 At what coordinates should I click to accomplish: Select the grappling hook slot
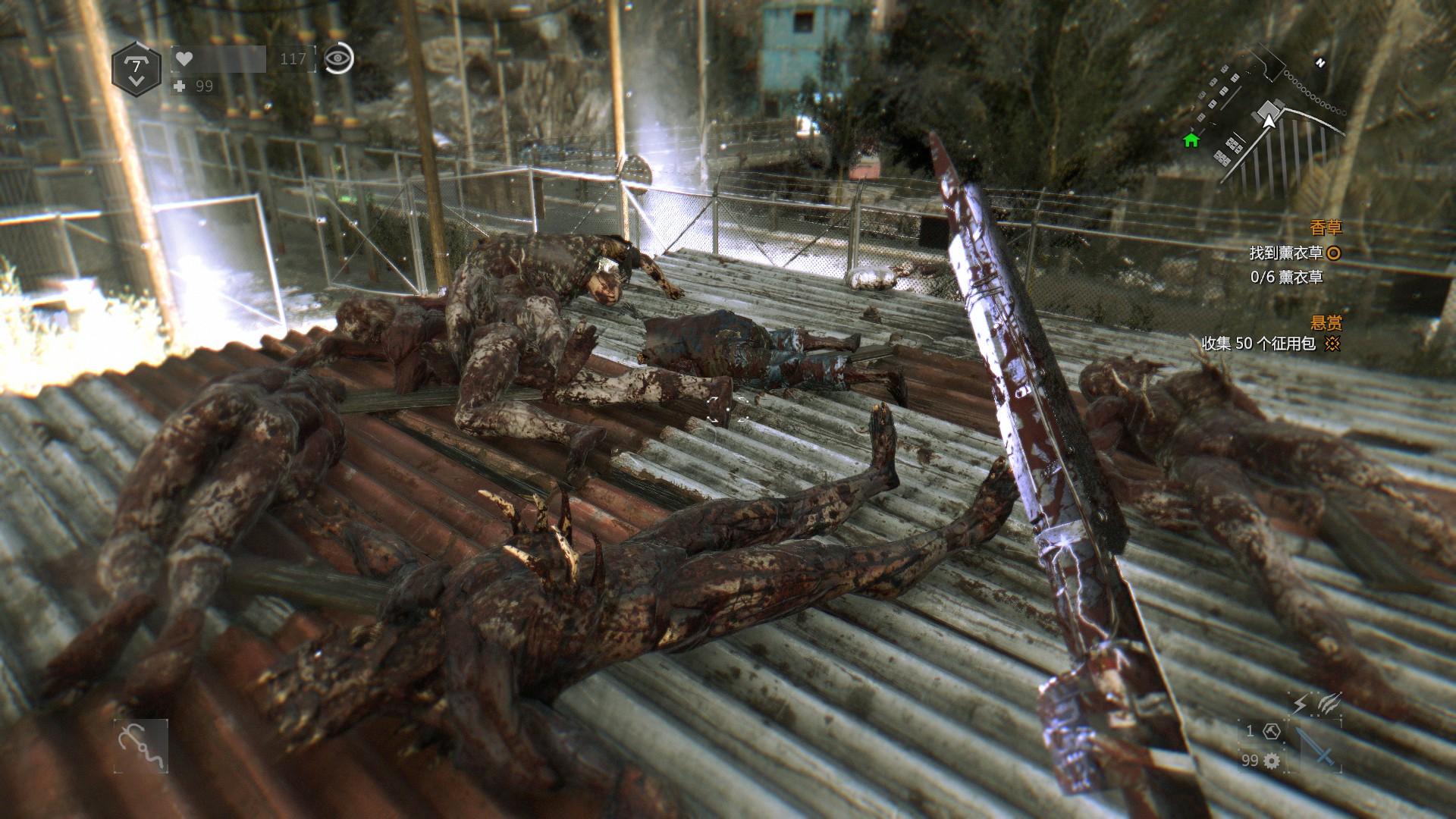[141, 745]
